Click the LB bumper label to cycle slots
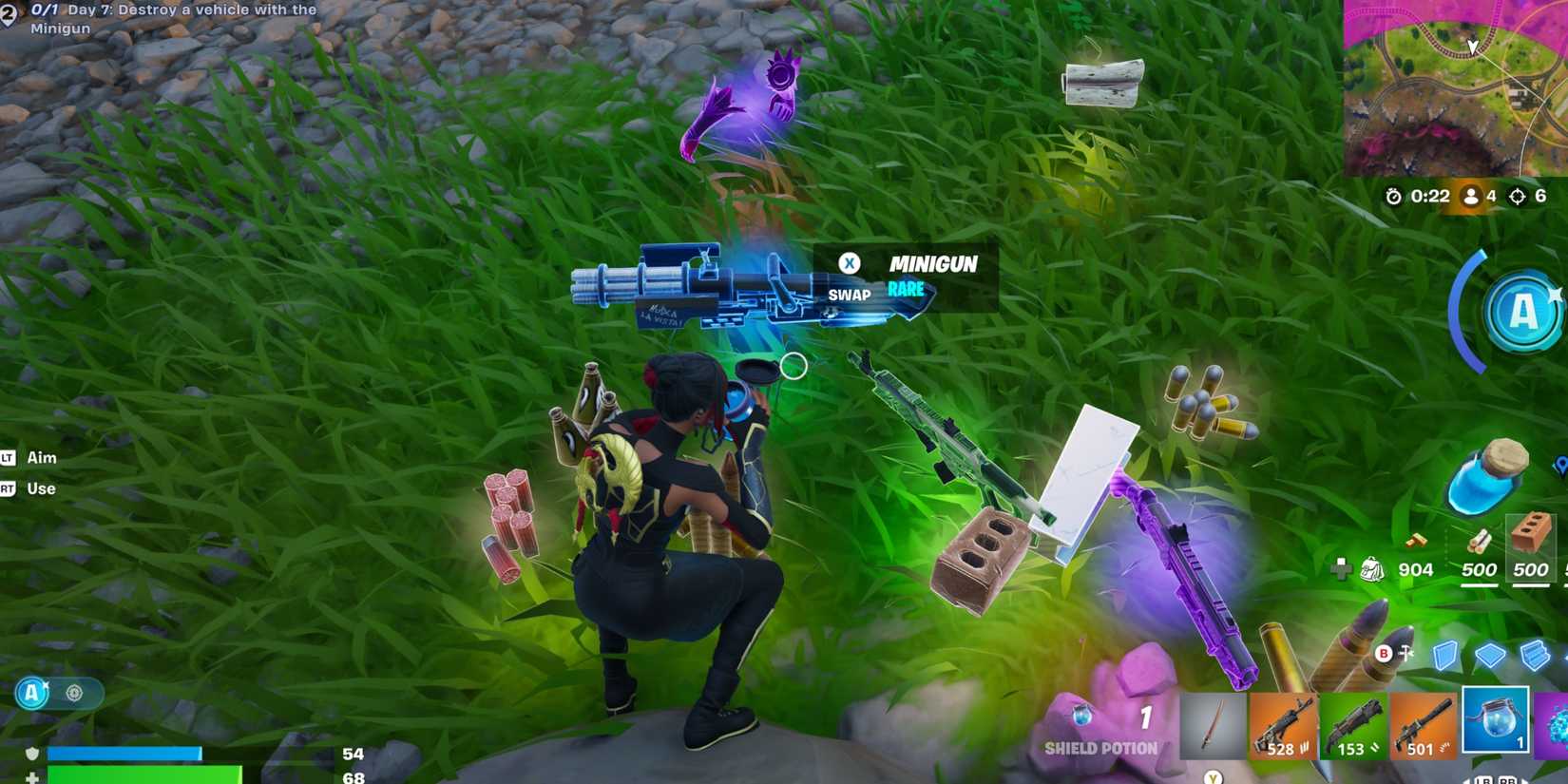The image size is (1568, 784). 1484,779
